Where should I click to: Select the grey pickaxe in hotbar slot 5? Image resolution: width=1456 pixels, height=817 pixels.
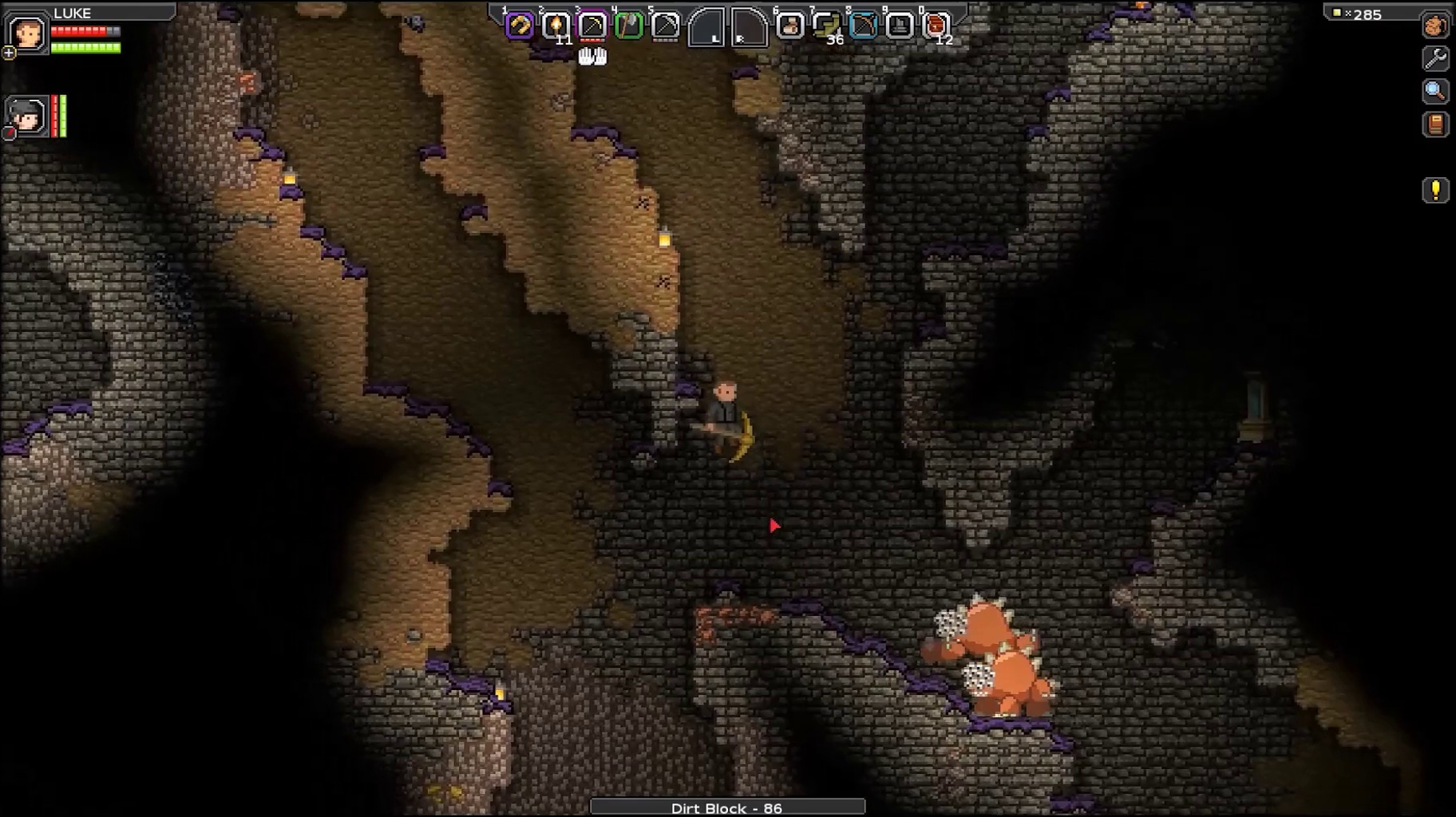(x=665, y=26)
